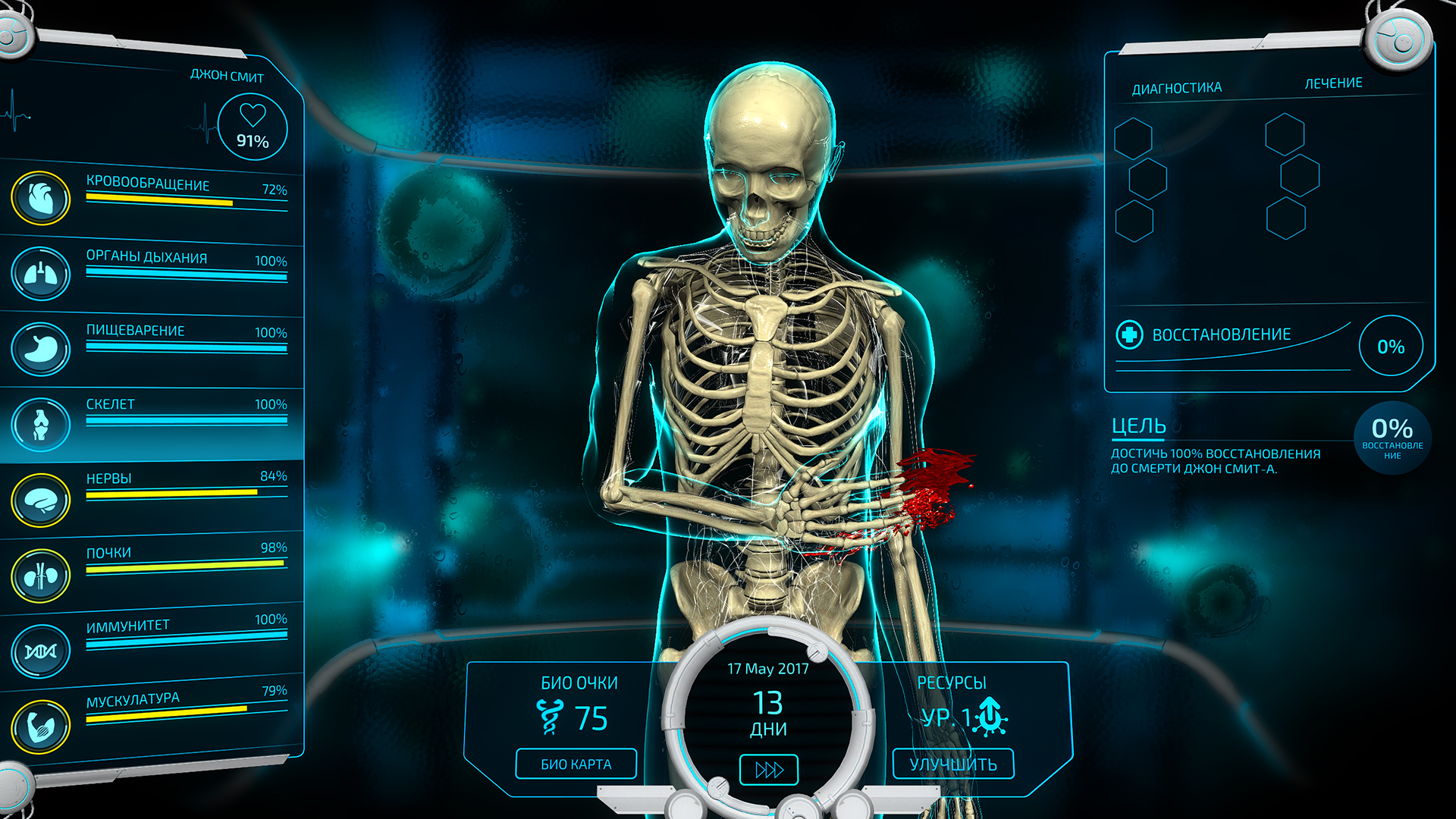Click the heart rate 91% indicator

253,127
